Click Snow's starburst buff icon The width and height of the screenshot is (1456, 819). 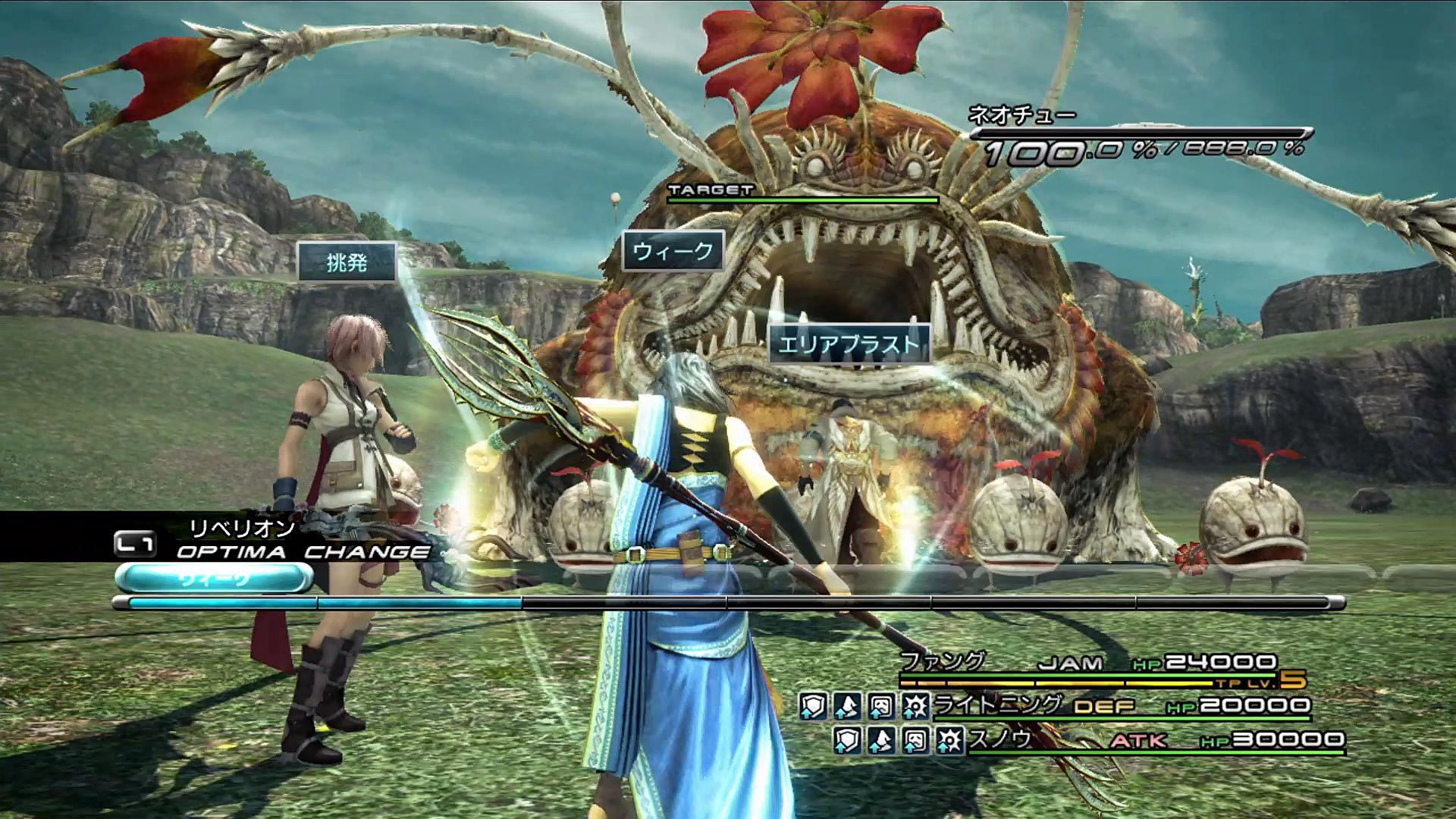(949, 740)
